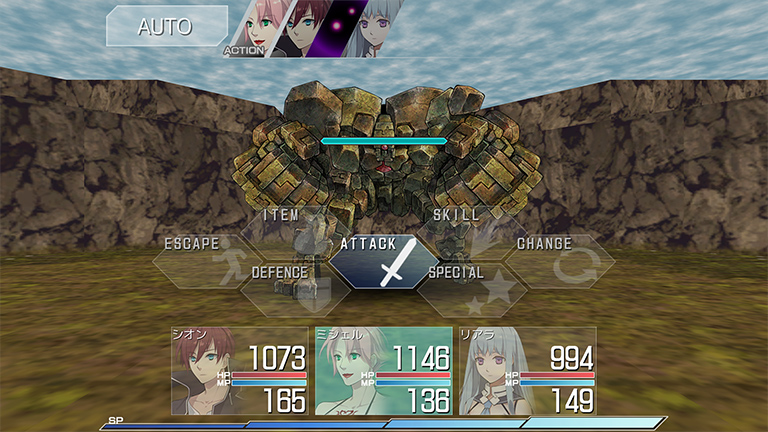The width and height of the screenshot is (768, 432).
Task: Click the dark purple enemy turn portrait
Action: point(339,27)
